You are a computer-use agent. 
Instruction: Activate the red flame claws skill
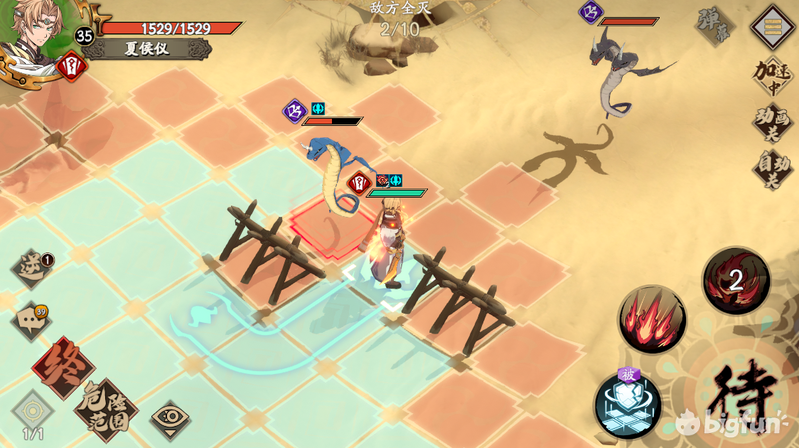(x=652, y=319)
